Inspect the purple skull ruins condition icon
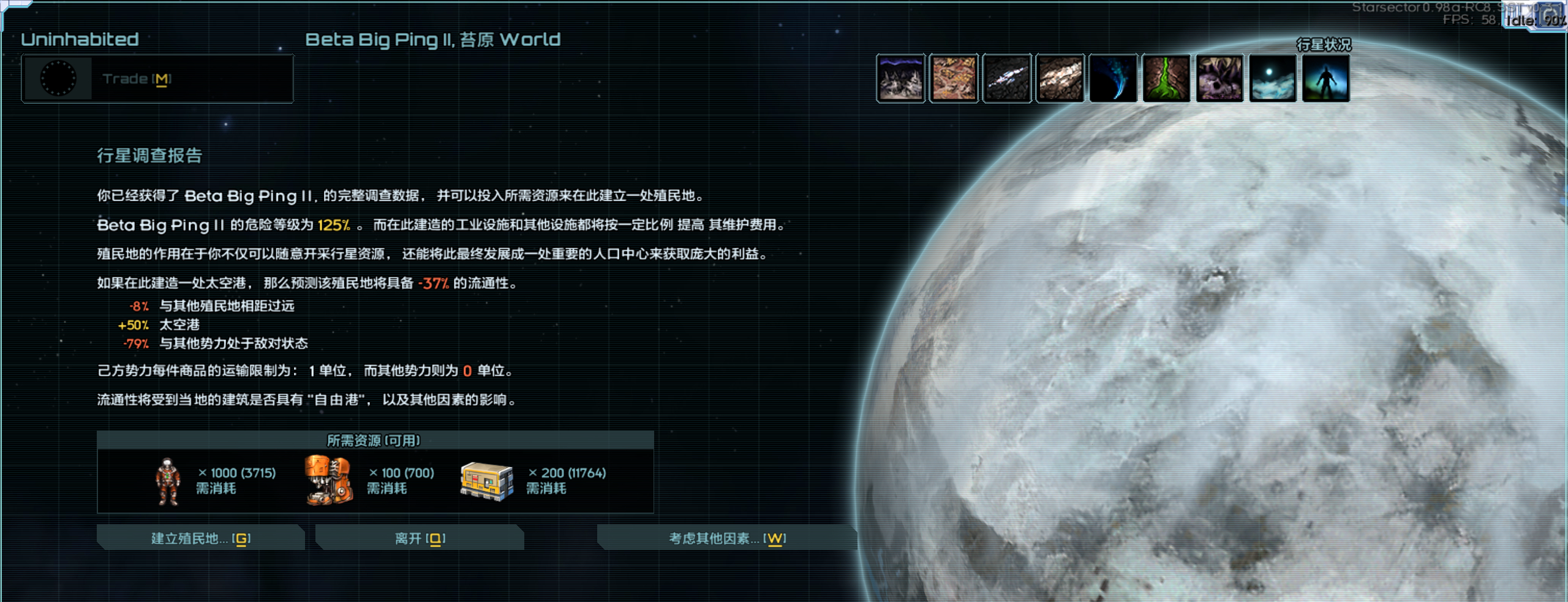The width and height of the screenshot is (1568, 602). pos(1219,78)
